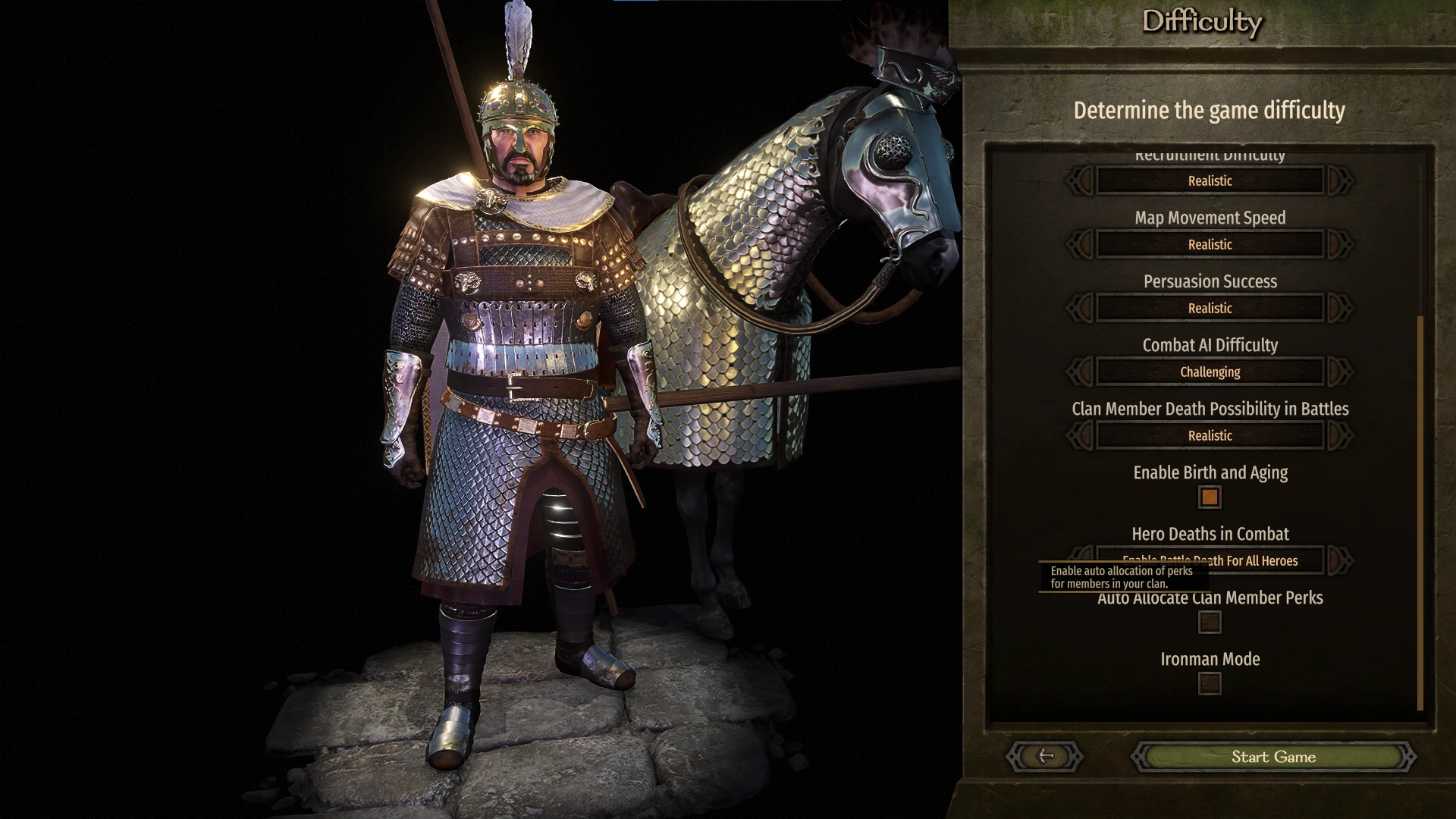Decrease Map Movement Speed with left arrow
Image resolution: width=1456 pixels, height=819 pixels.
coord(1080,244)
